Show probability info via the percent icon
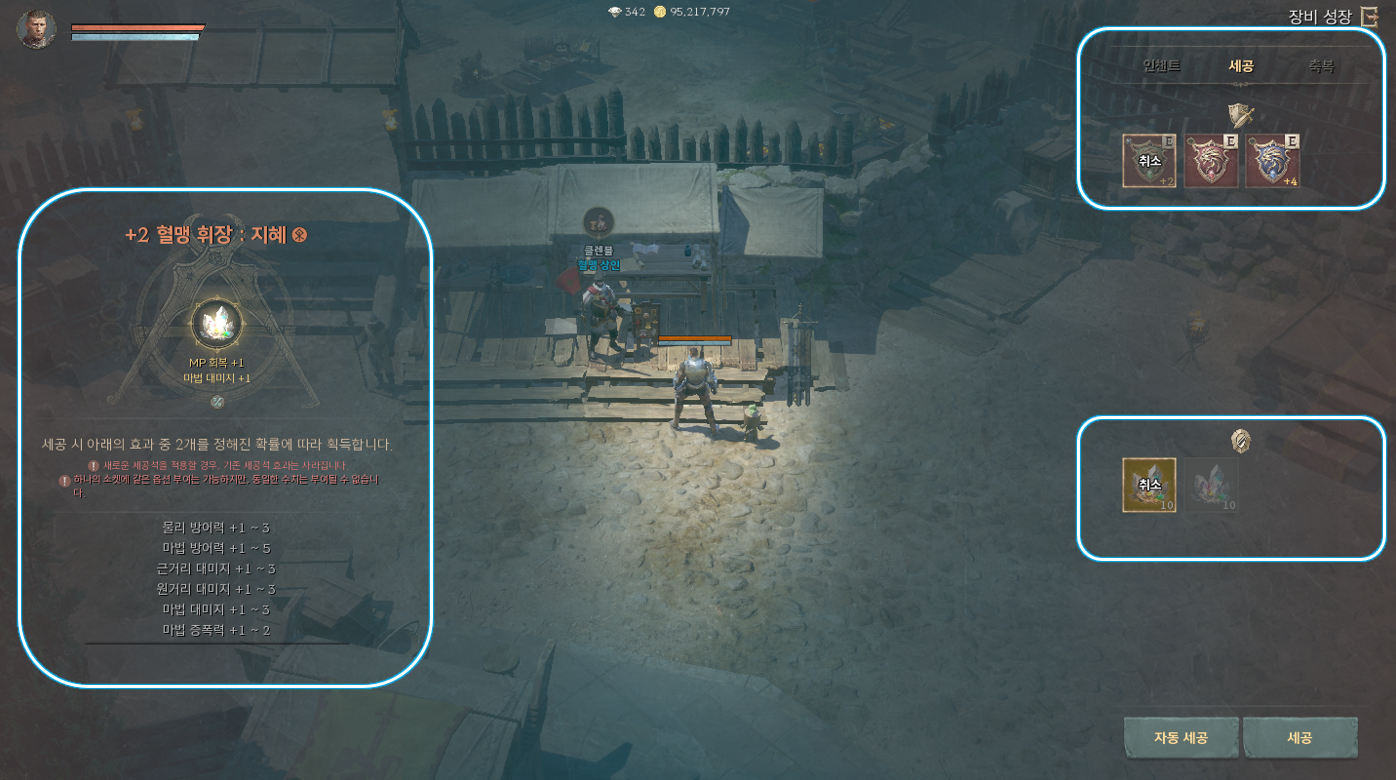This screenshot has width=1396, height=780. 217,402
